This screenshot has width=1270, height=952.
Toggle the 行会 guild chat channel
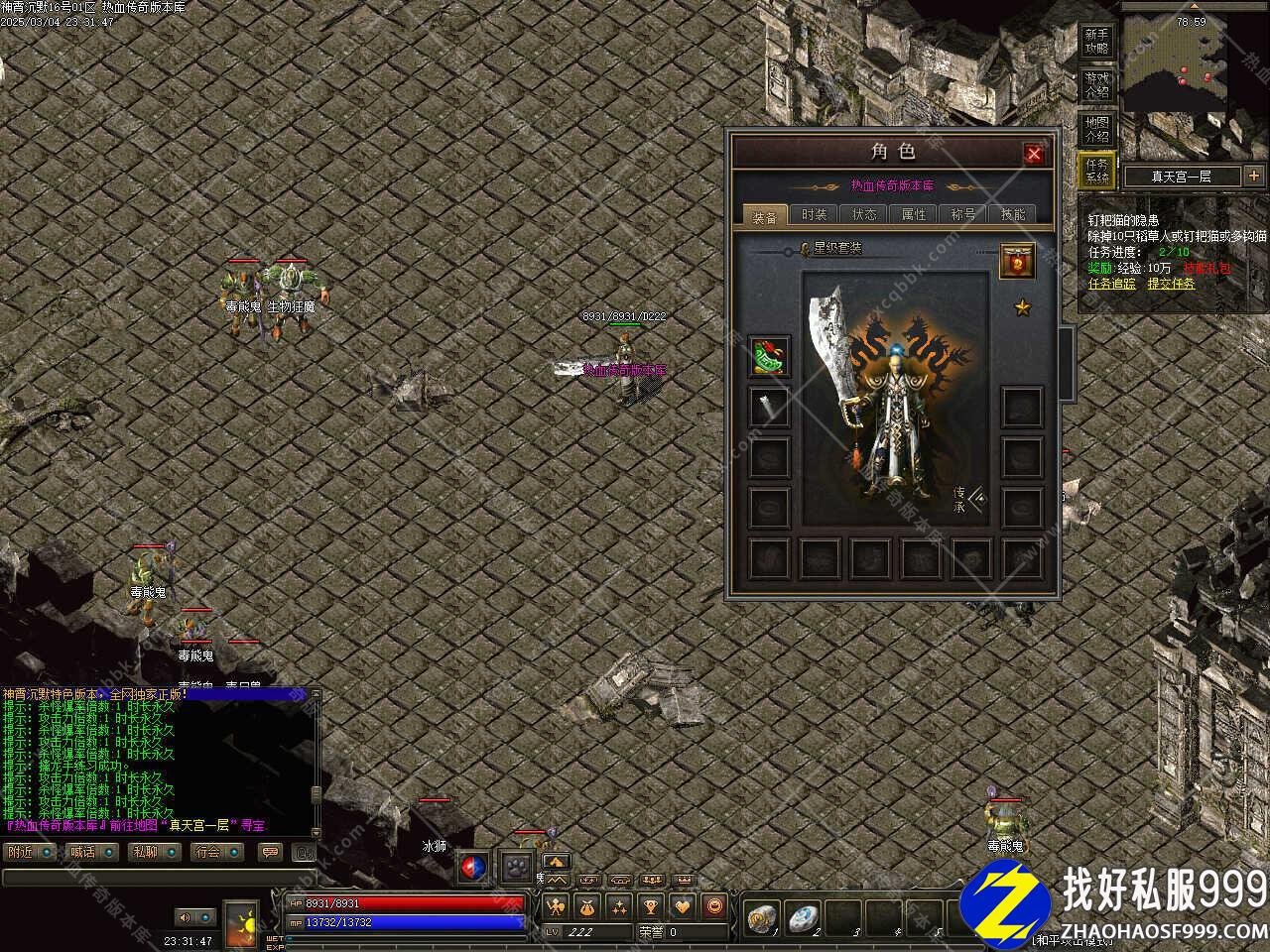click(x=207, y=852)
